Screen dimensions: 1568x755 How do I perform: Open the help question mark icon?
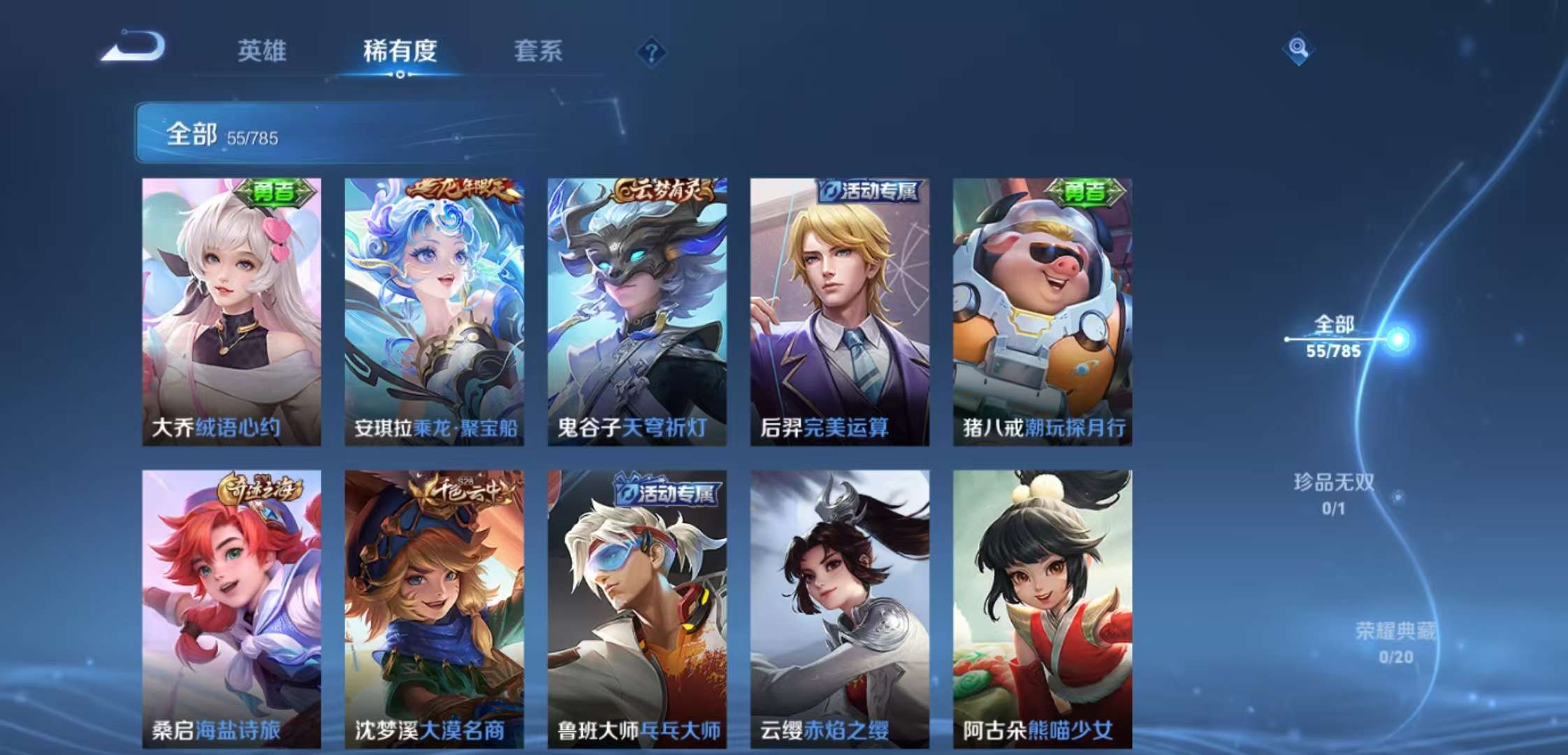pyautogui.click(x=651, y=50)
